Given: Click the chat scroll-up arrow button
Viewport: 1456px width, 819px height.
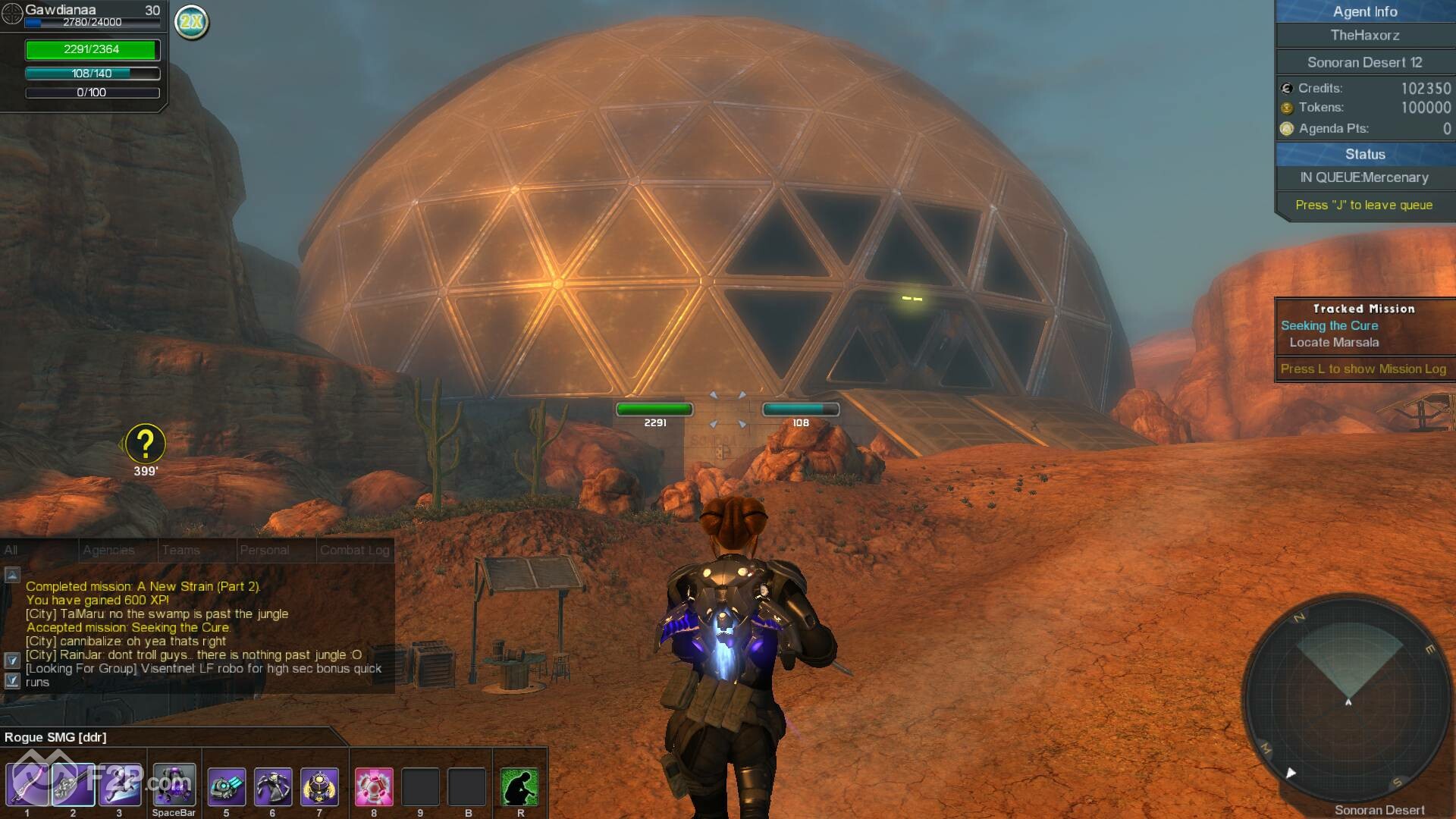Looking at the screenshot, I should [12, 575].
